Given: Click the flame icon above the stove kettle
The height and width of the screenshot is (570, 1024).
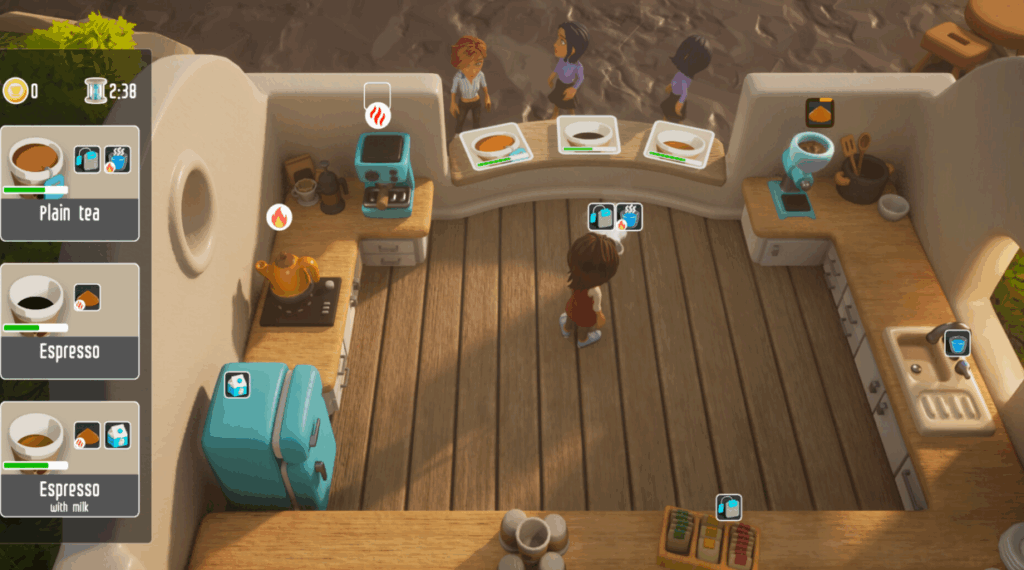Looking at the screenshot, I should [x=279, y=216].
